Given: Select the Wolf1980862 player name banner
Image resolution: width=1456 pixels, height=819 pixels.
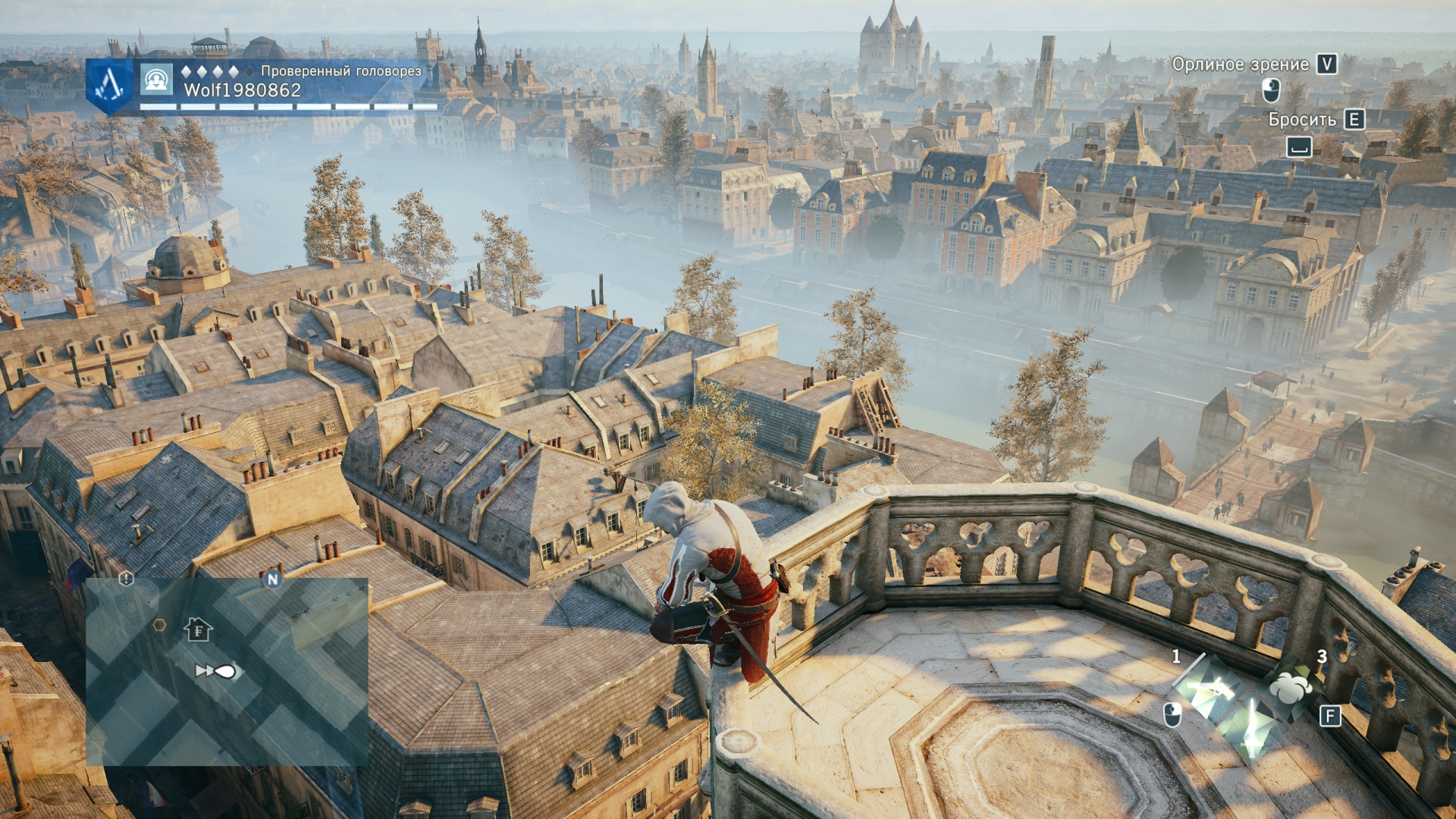Looking at the screenshot, I should coord(243,90).
